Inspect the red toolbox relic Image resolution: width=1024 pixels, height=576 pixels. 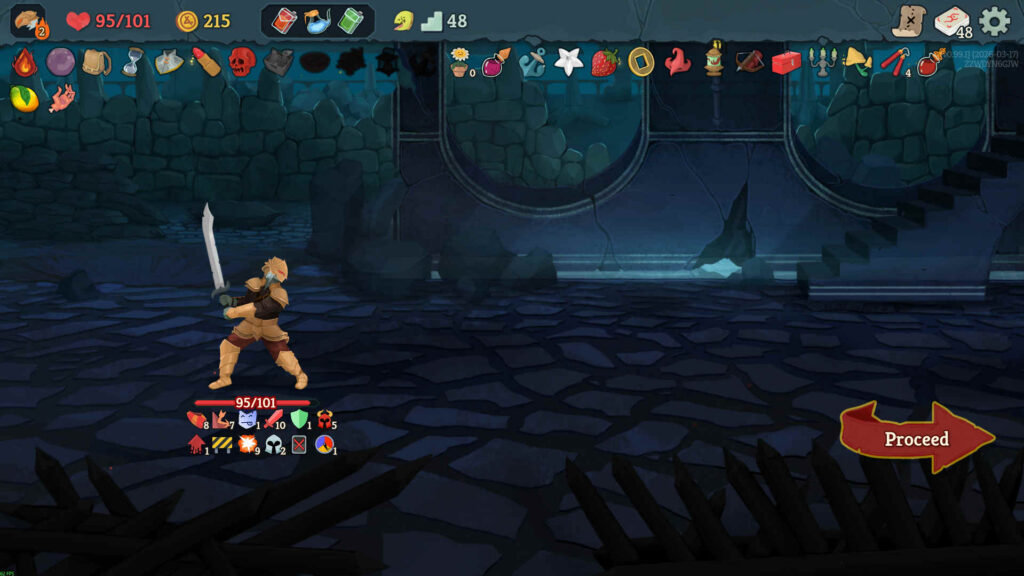pyautogui.click(x=786, y=62)
